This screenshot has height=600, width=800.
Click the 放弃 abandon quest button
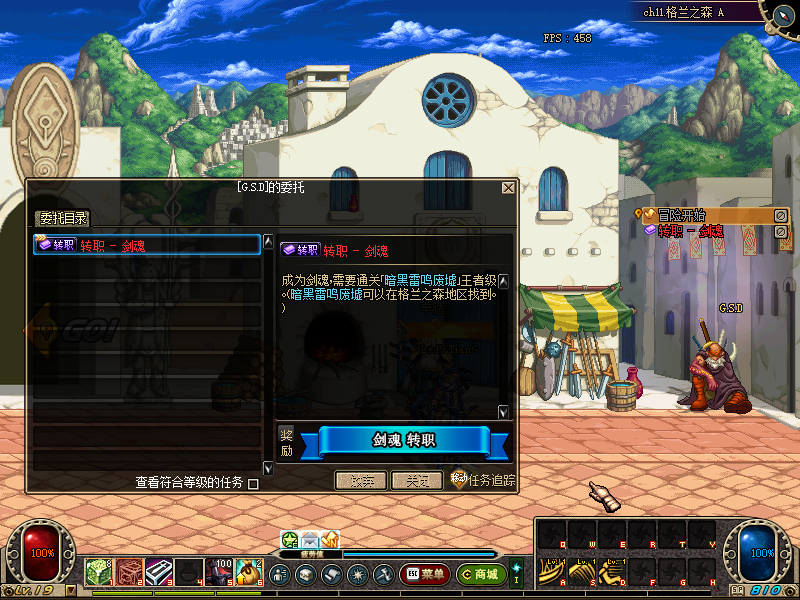360,481
